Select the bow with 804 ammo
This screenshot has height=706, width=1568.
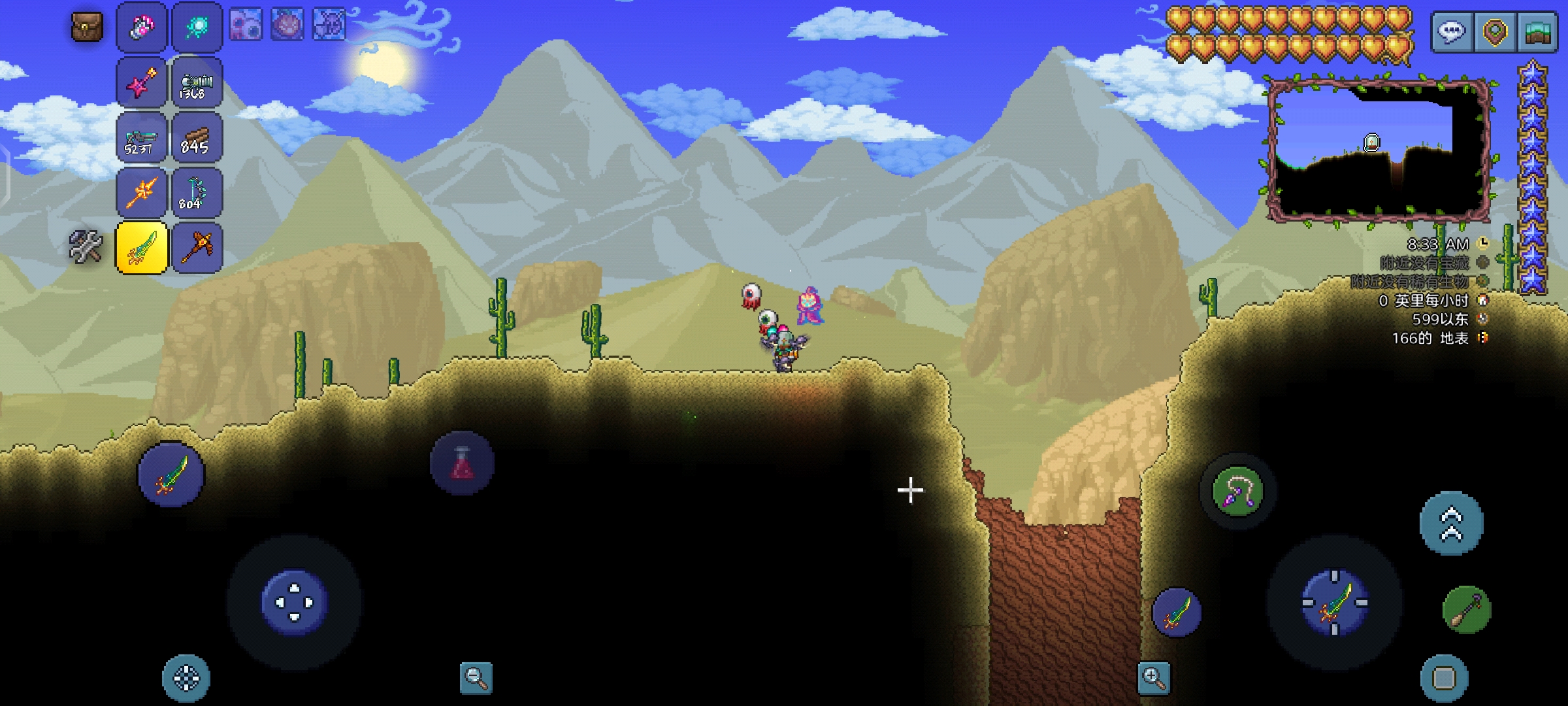(197, 193)
